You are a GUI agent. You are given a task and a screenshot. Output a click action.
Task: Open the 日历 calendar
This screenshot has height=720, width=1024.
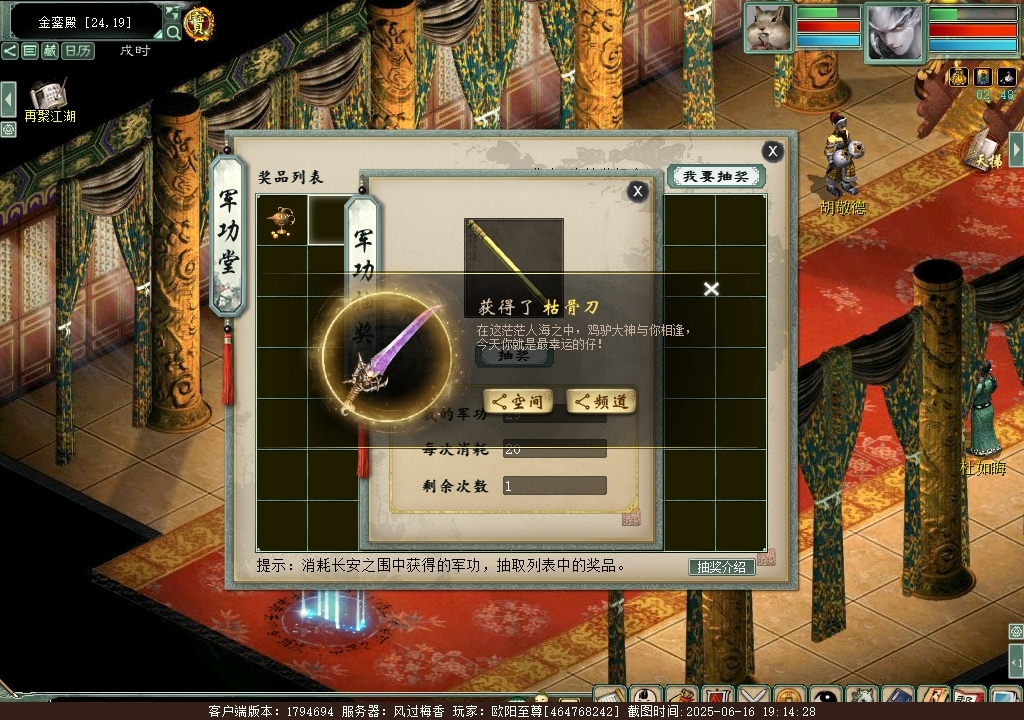click(x=78, y=51)
